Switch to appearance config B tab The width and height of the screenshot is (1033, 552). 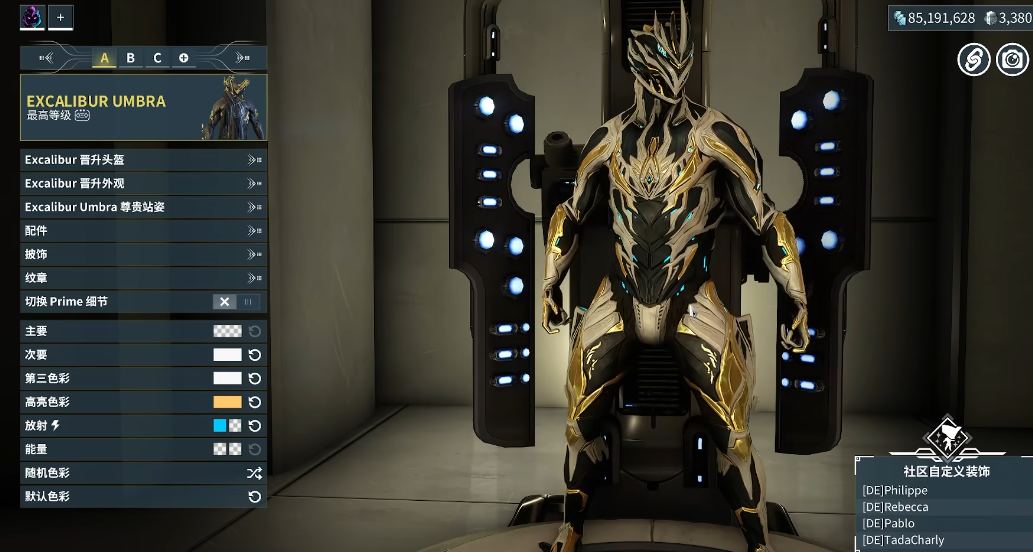click(130, 58)
